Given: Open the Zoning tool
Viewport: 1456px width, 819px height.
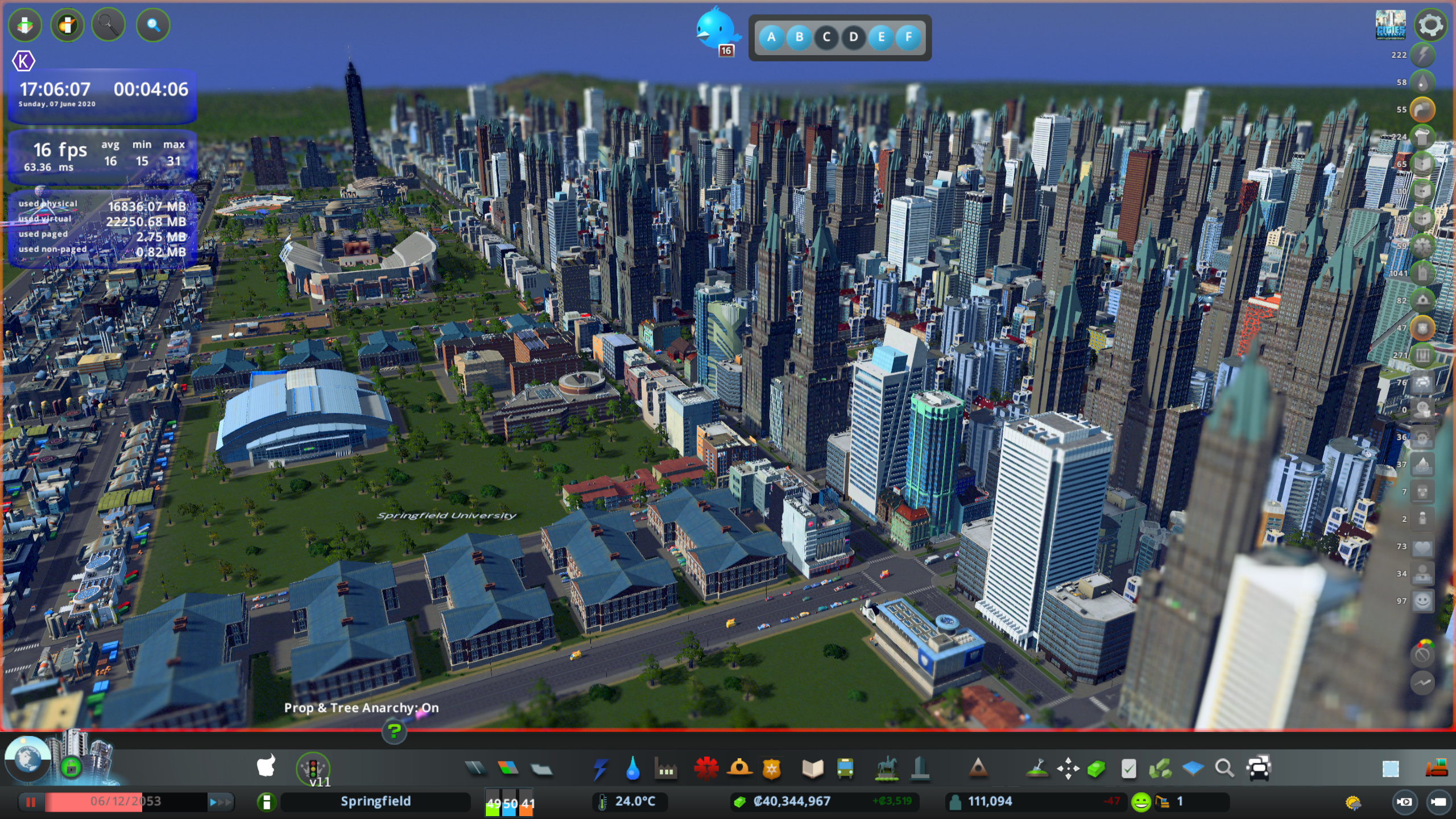Looking at the screenshot, I should [x=508, y=769].
